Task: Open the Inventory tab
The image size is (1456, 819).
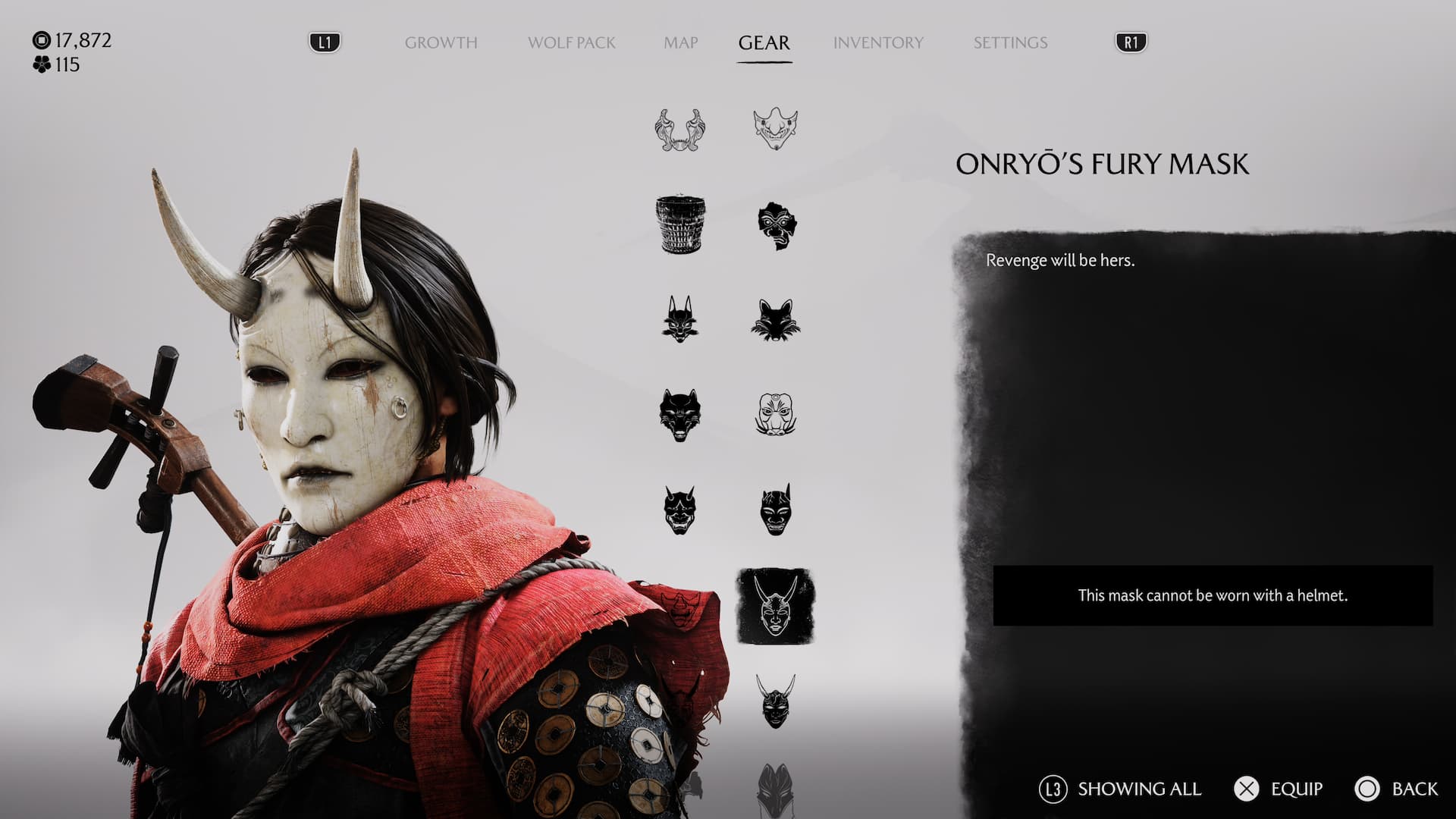Action: [878, 42]
